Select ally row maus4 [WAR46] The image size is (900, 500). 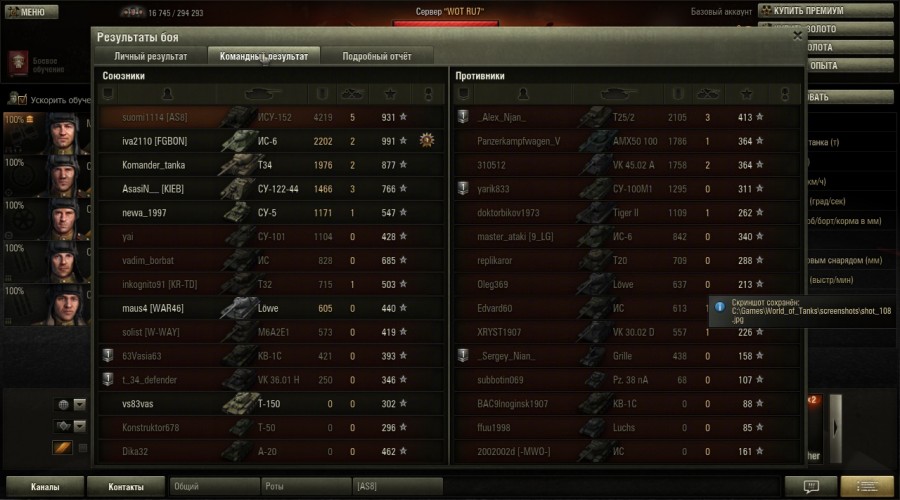(x=272, y=308)
